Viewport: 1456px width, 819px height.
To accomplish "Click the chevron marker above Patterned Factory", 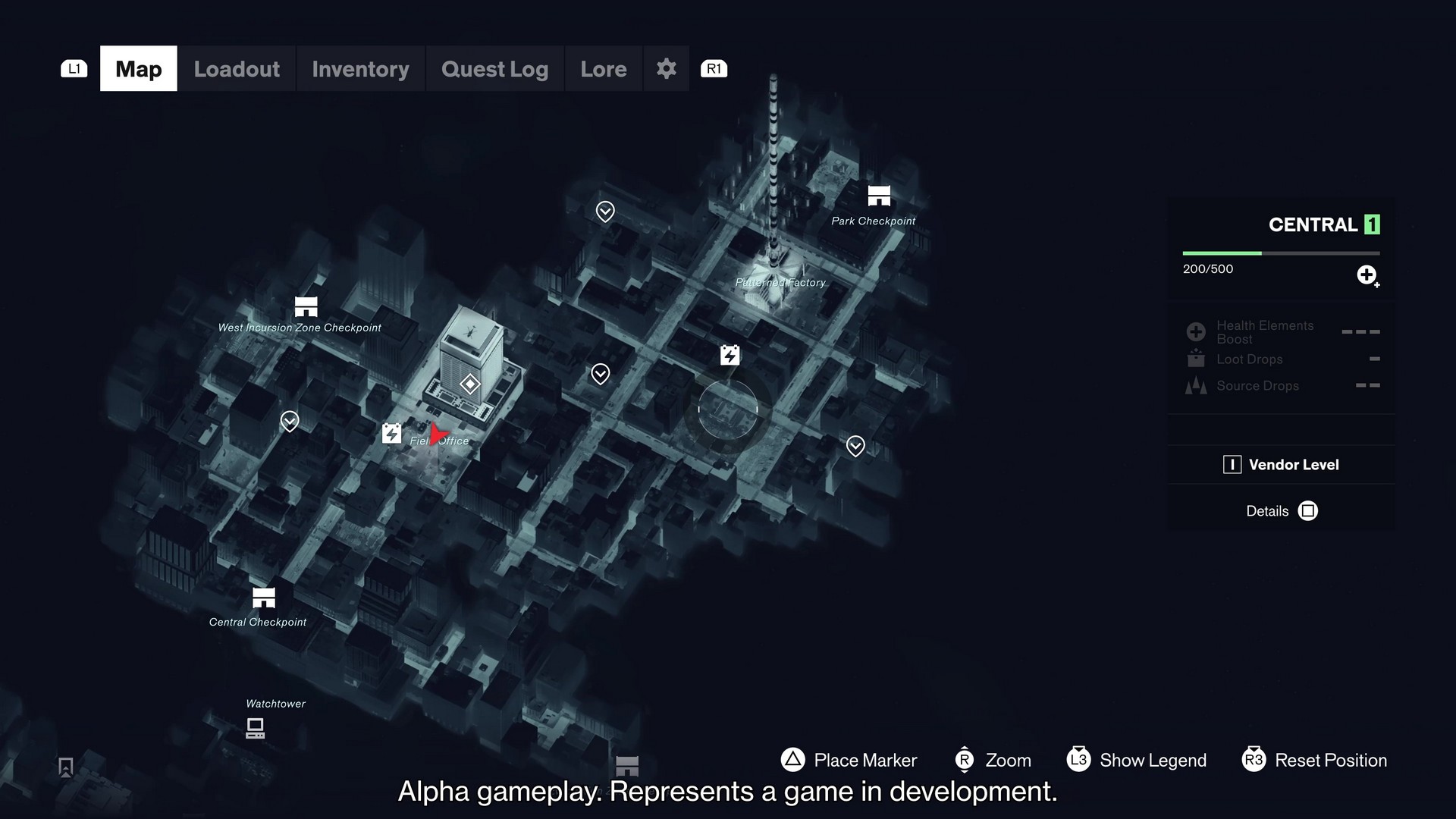I will 604,212.
